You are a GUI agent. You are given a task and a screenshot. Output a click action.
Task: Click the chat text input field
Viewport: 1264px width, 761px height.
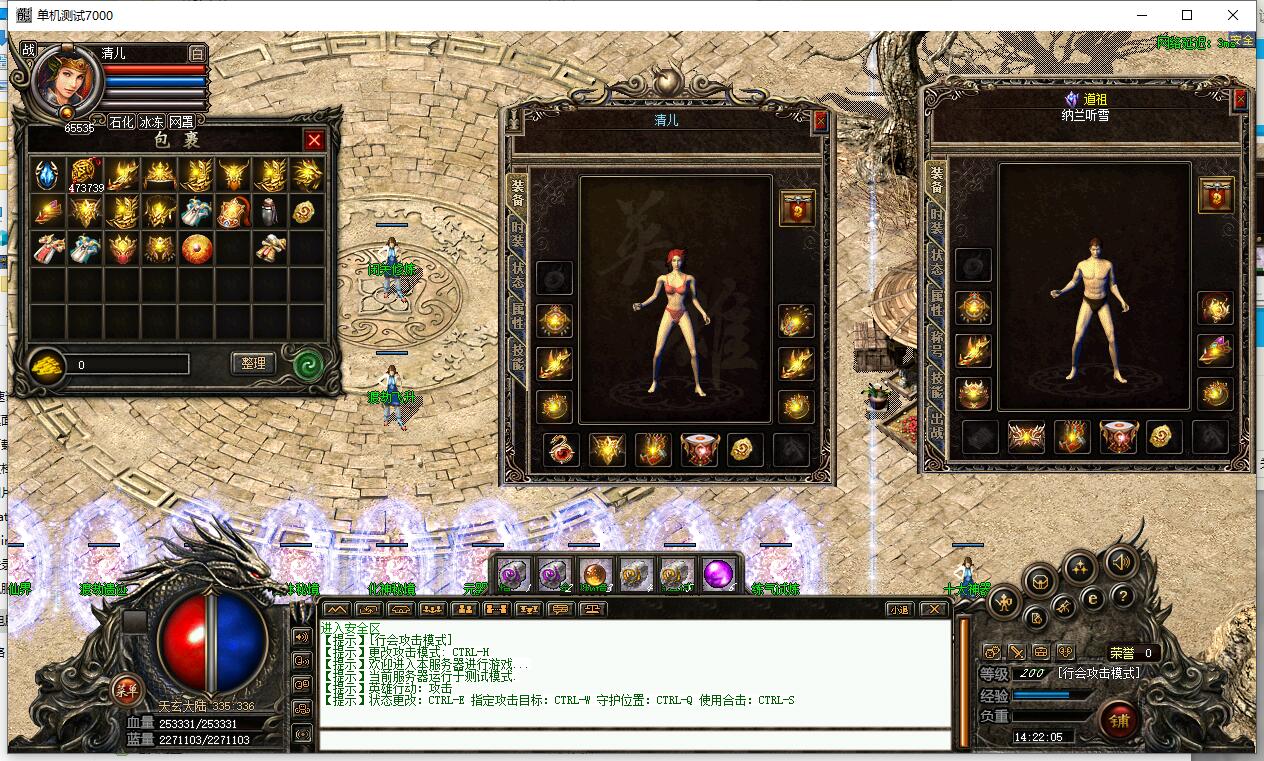point(634,741)
